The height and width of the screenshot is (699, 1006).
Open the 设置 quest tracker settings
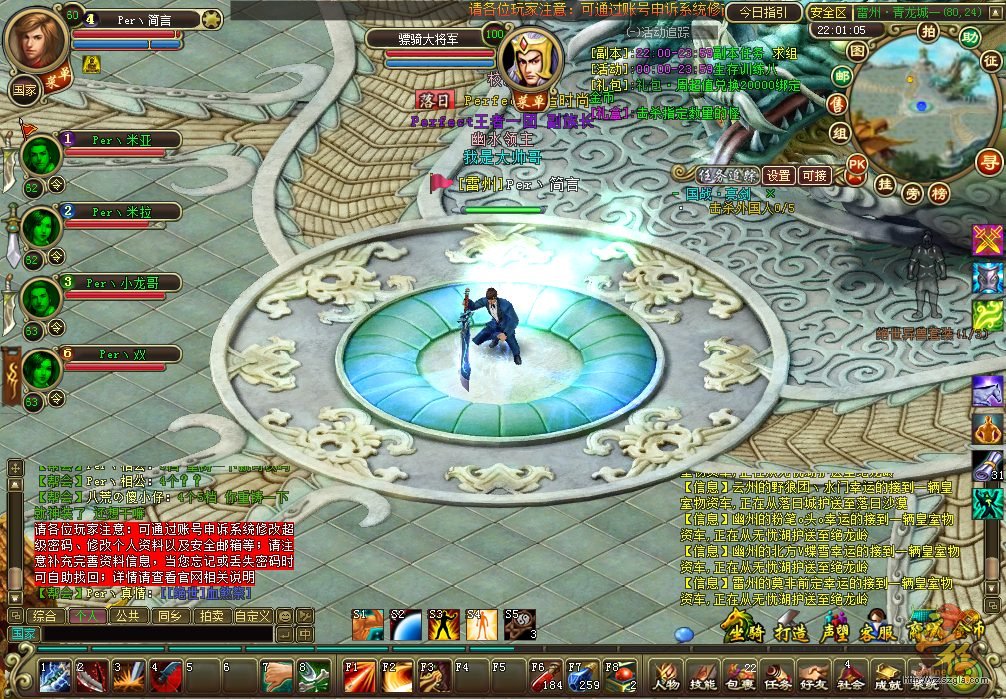[x=778, y=176]
